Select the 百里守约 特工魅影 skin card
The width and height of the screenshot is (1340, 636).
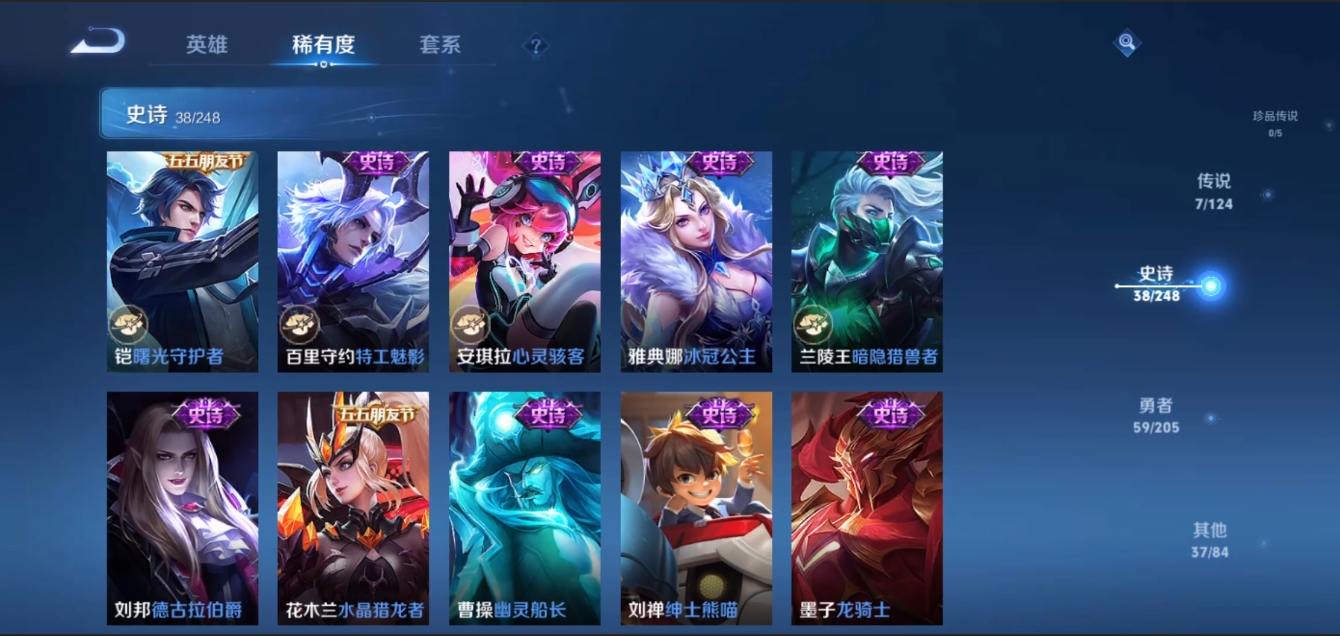pyautogui.click(x=353, y=262)
